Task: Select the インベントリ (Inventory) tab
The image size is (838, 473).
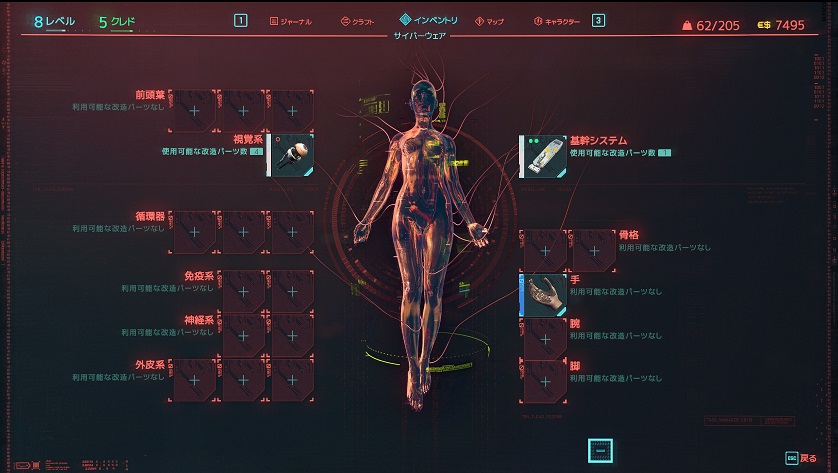Action: click(429, 19)
